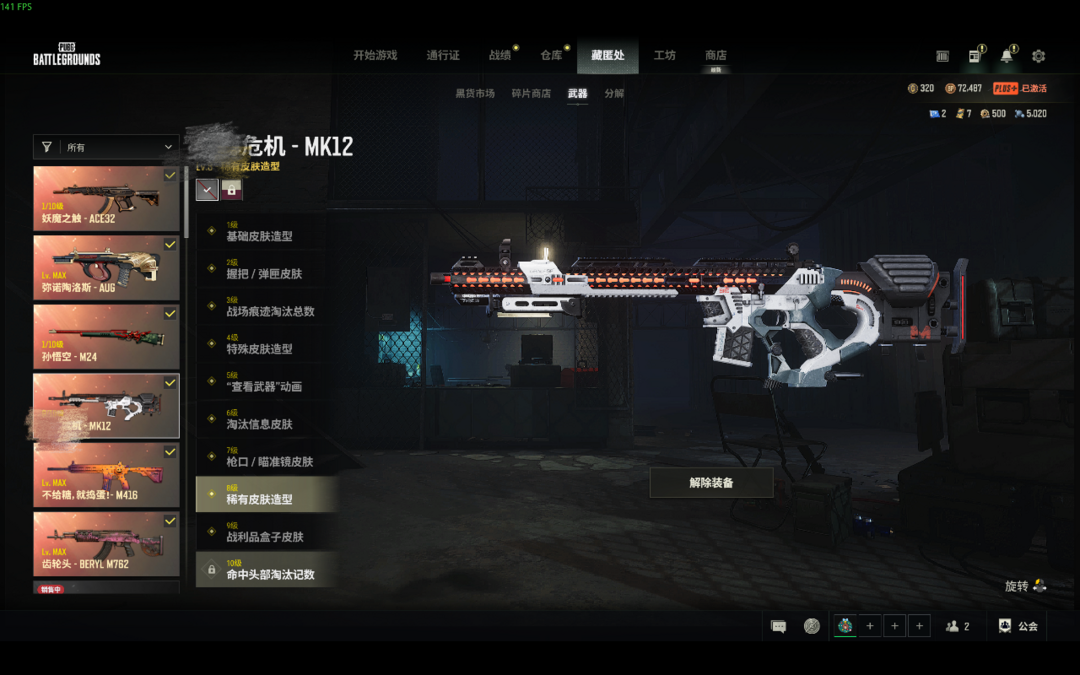
Task: Select the 碎片商店 sub-tab
Action: pyautogui.click(x=531, y=94)
